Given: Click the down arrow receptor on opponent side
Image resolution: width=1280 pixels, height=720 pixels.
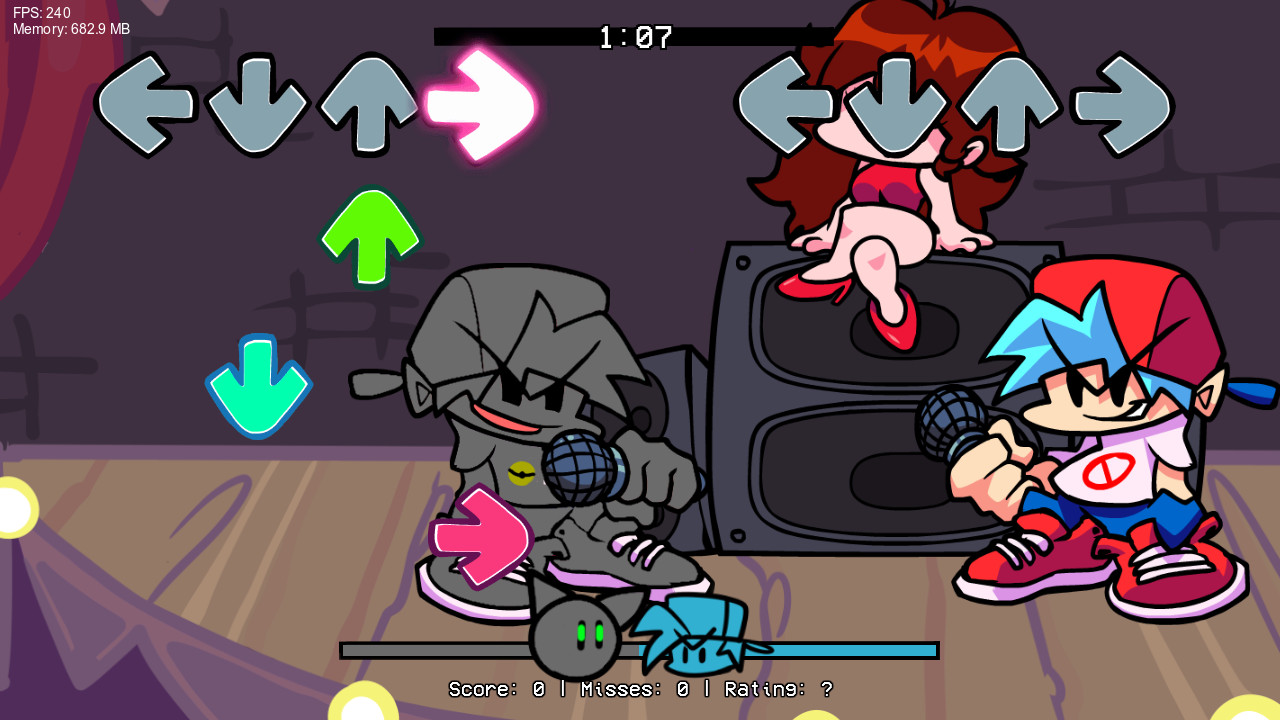Looking at the screenshot, I should [x=896, y=103].
